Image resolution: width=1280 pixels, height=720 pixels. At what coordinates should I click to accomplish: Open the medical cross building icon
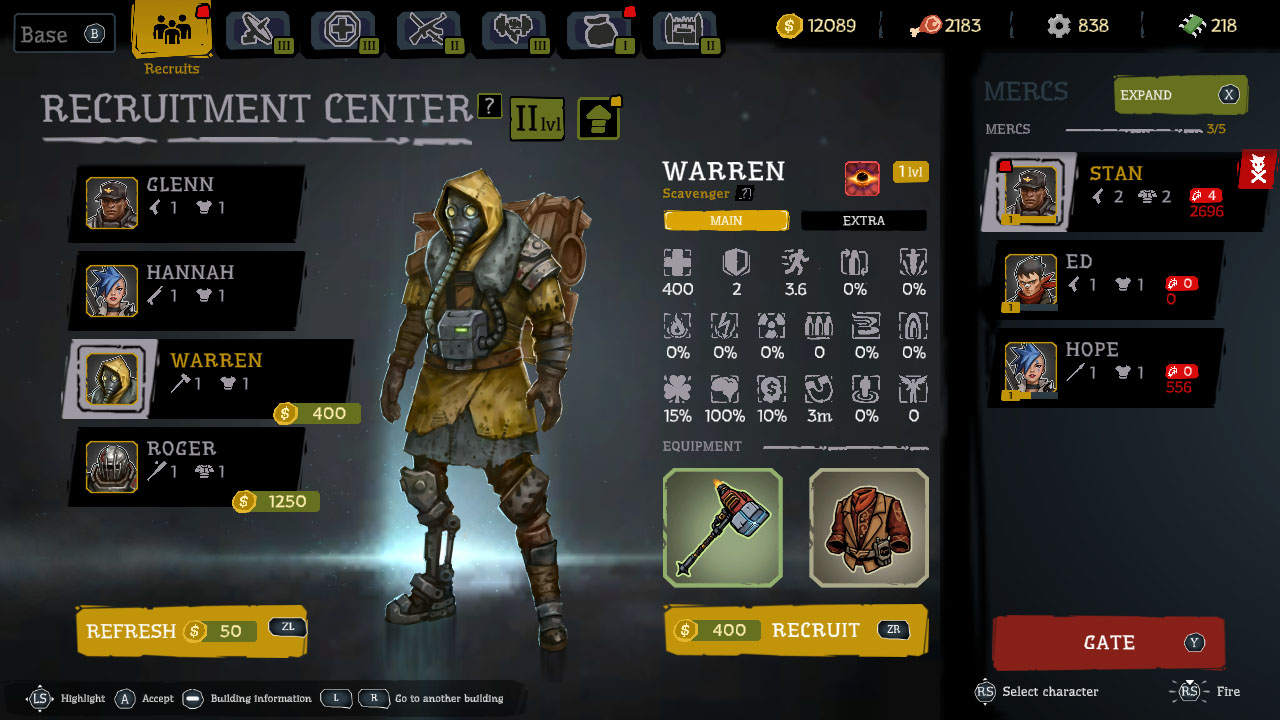click(342, 30)
